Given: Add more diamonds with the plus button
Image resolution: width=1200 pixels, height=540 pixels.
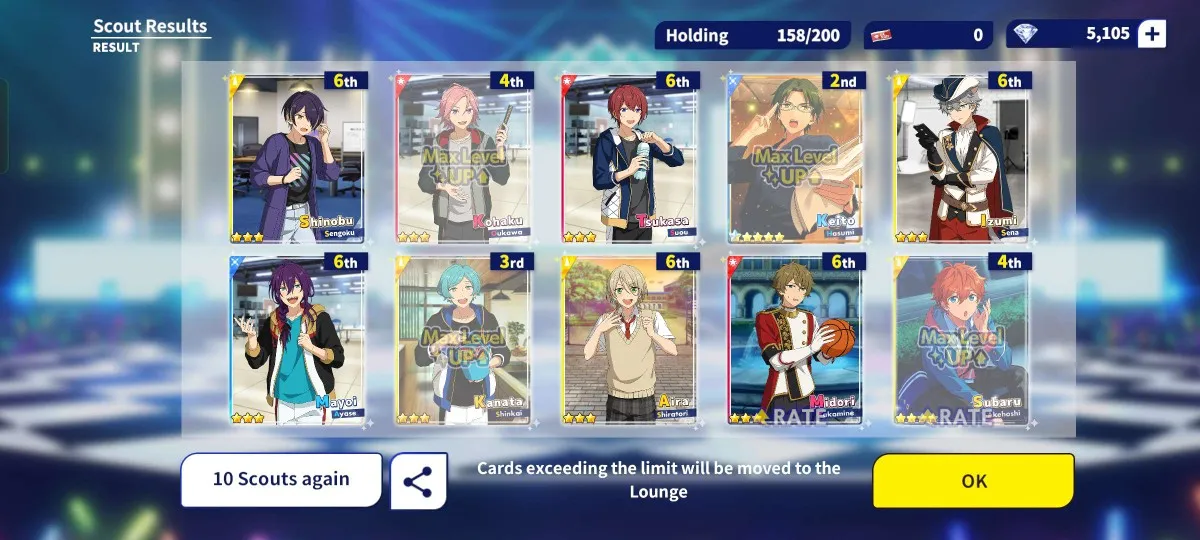Looking at the screenshot, I should [x=1152, y=34].
